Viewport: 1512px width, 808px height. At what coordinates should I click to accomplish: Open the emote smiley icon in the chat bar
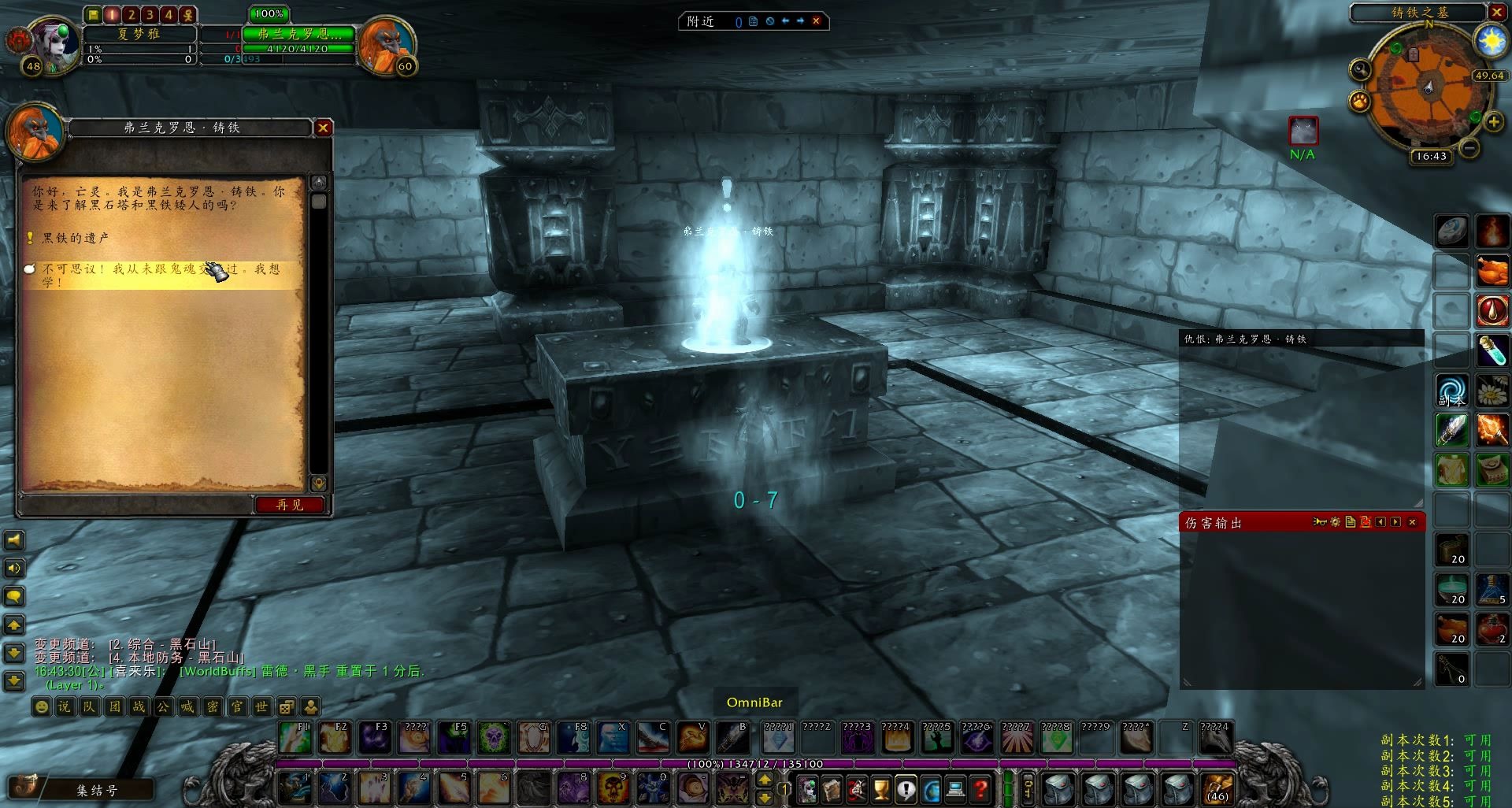(42, 707)
